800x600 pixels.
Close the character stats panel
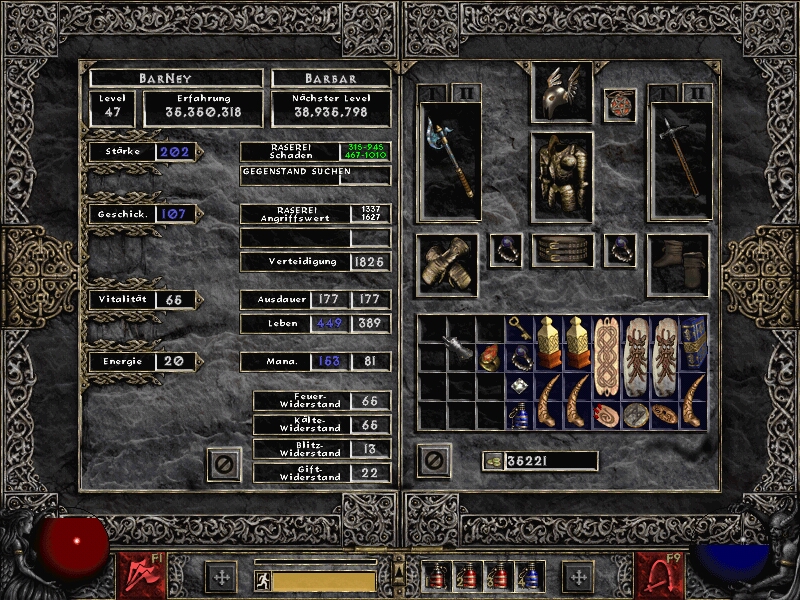225,463
